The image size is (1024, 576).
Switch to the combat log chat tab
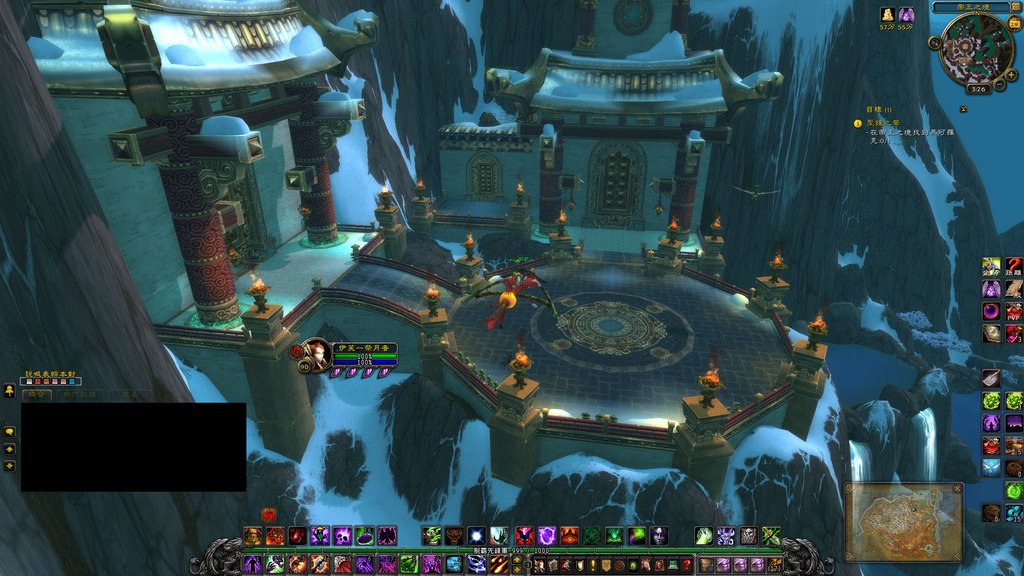(x=82, y=395)
